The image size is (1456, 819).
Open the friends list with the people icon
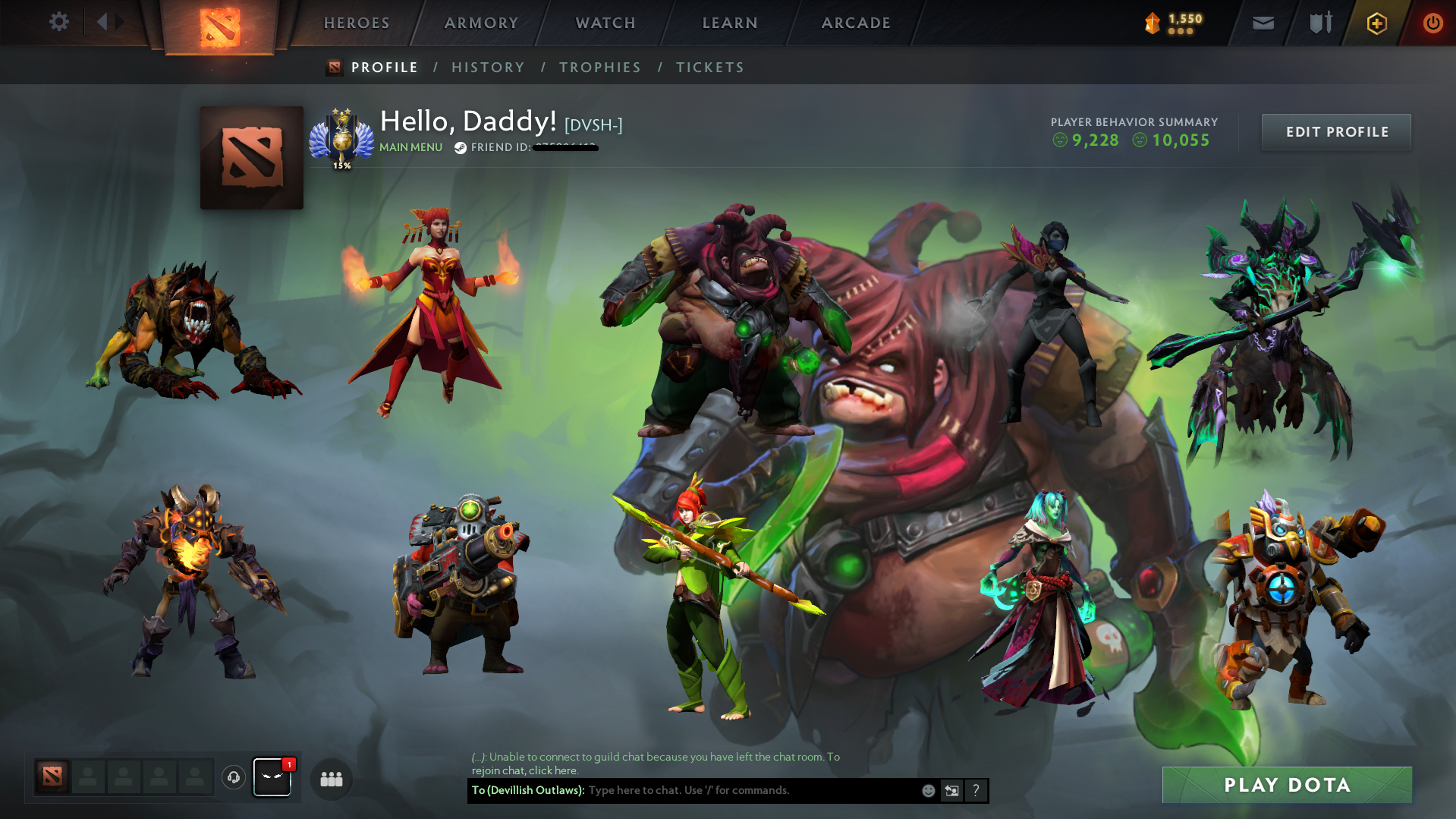pos(330,779)
